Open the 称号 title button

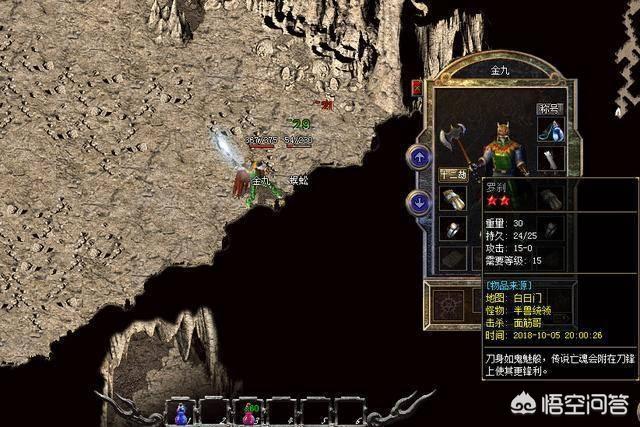pyautogui.click(x=550, y=108)
